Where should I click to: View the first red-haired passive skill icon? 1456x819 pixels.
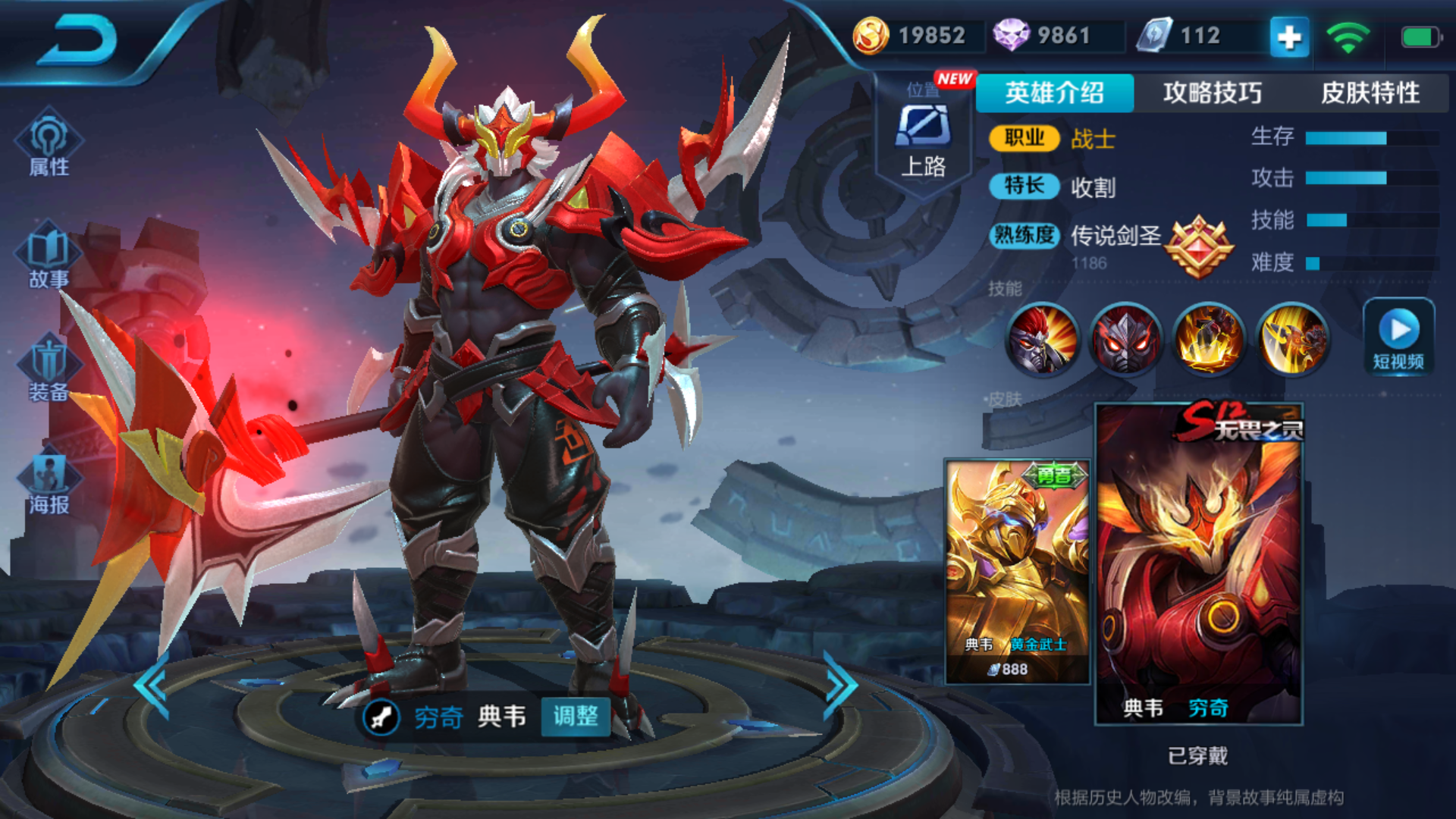(x=1042, y=339)
